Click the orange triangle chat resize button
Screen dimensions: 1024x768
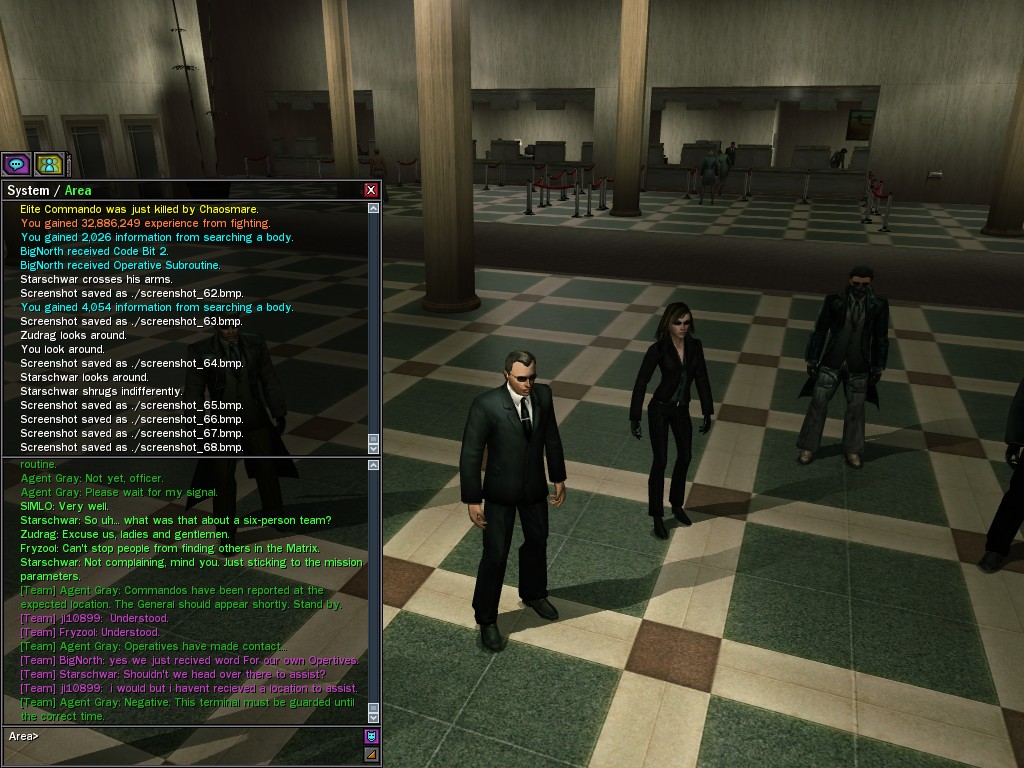371,754
